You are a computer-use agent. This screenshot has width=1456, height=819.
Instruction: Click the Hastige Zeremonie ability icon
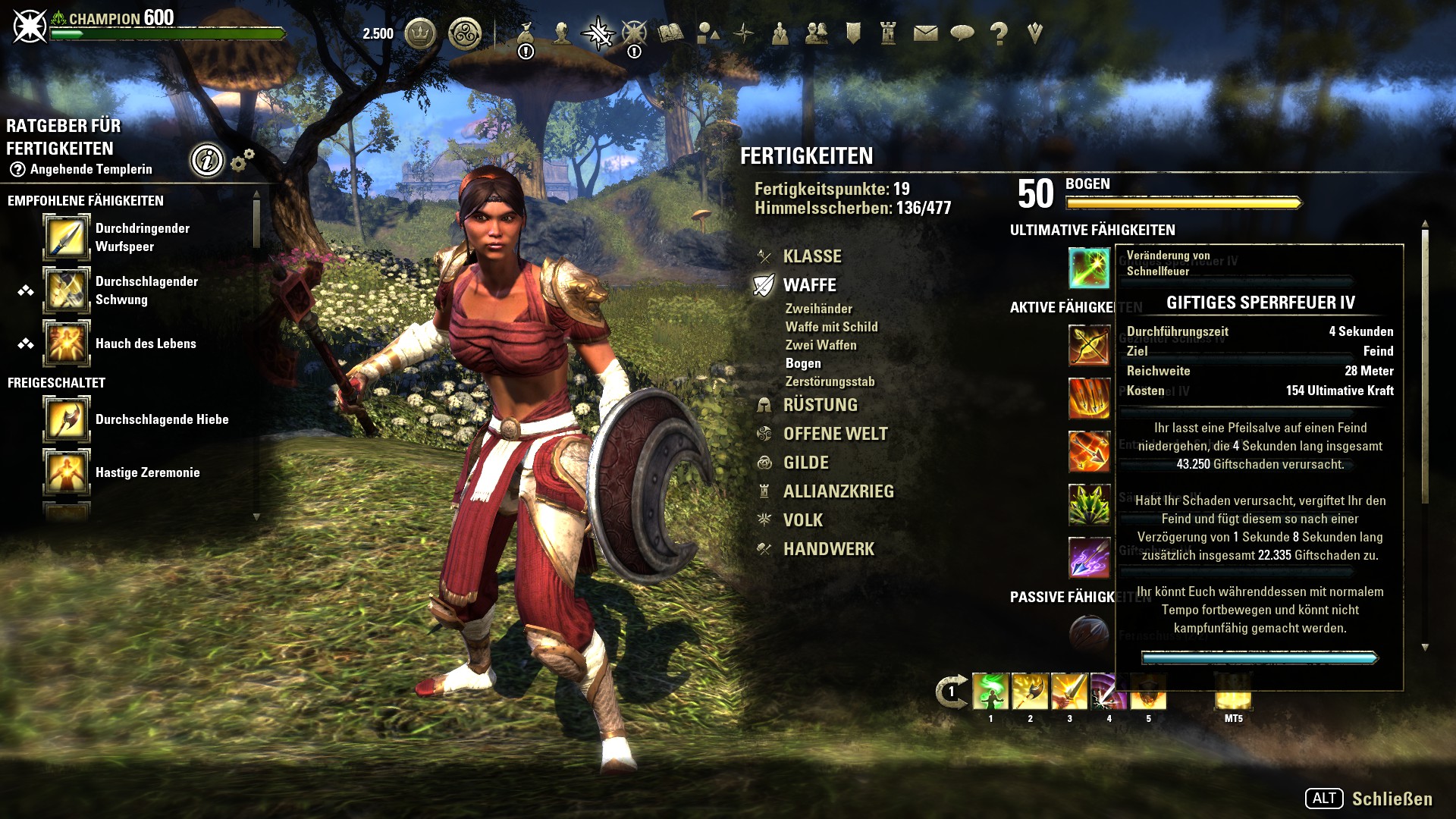click(67, 472)
